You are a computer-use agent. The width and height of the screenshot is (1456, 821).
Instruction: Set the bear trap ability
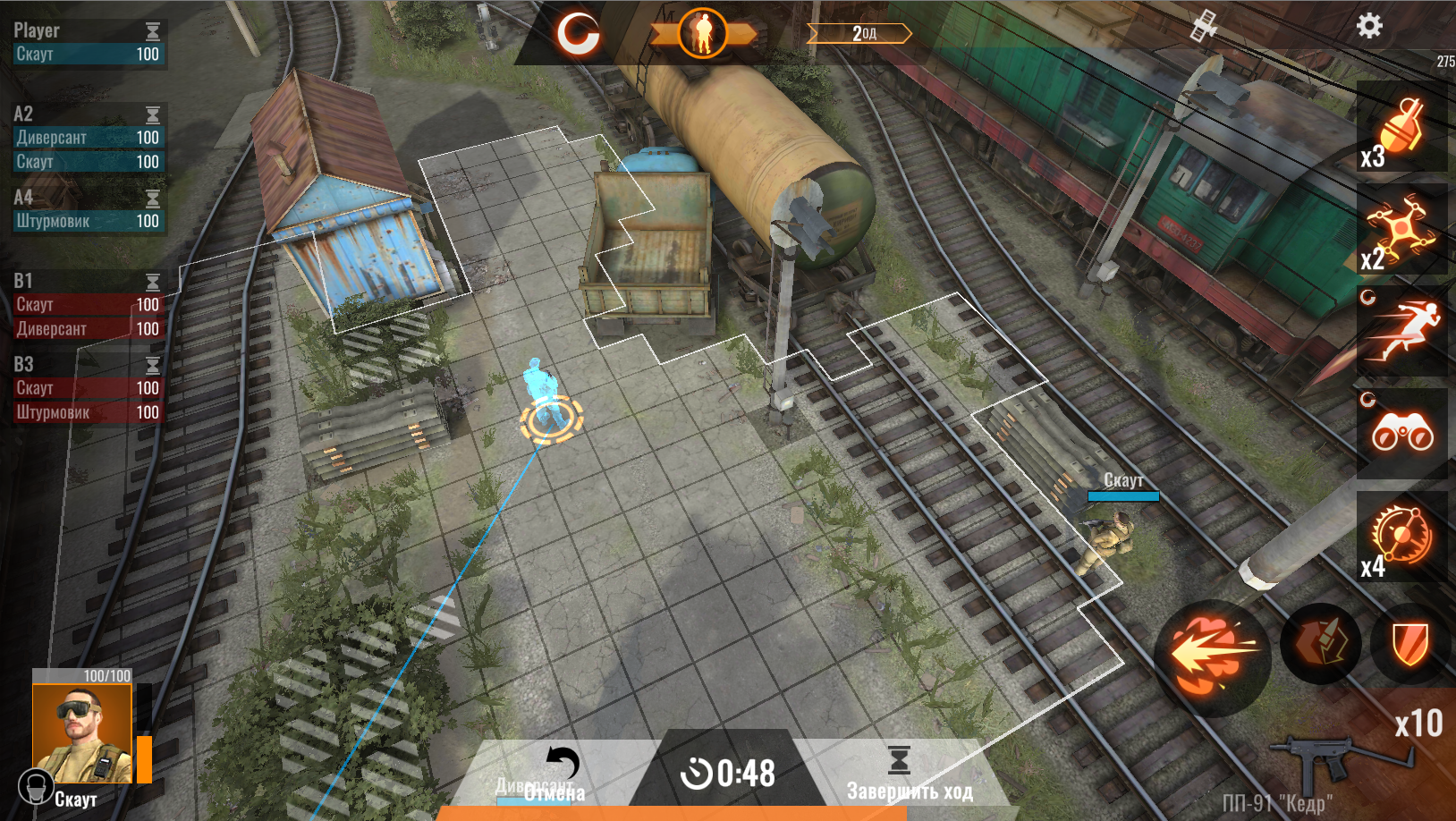(1402, 535)
